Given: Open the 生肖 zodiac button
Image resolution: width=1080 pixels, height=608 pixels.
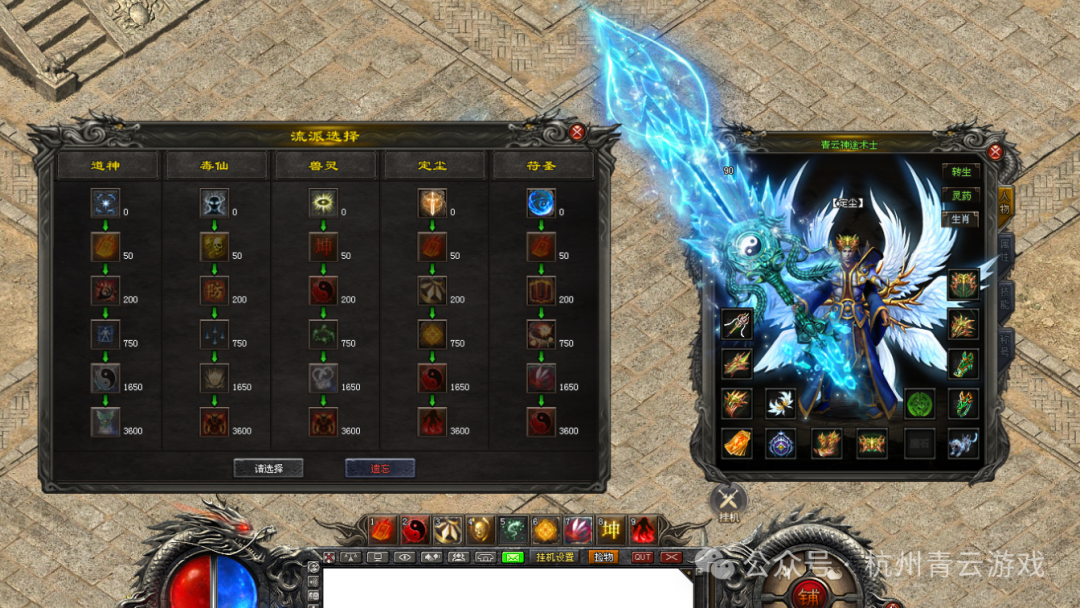Looking at the screenshot, I should point(961,219).
